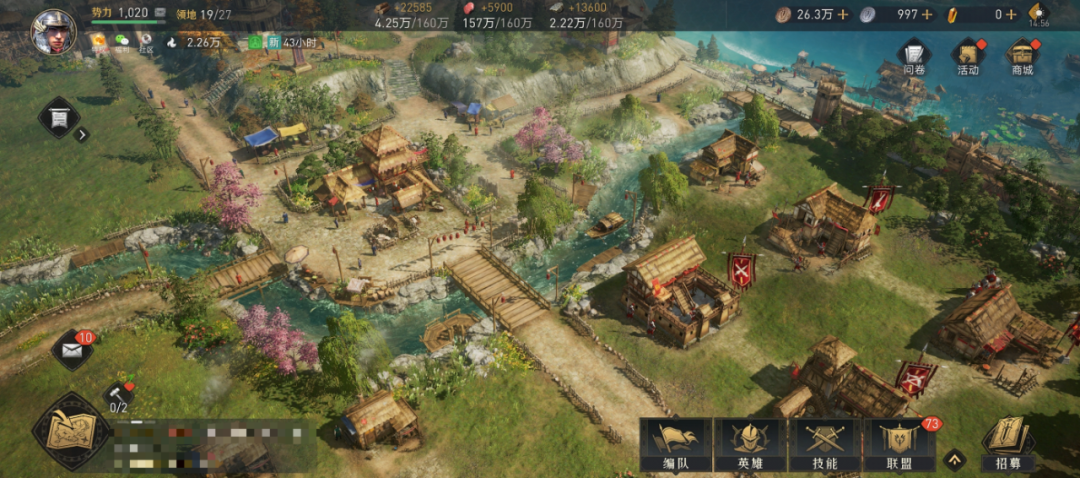Image resolution: width=1080 pixels, height=478 pixels.
Task: Open the 英雄 heroes menu
Action: coord(750,444)
